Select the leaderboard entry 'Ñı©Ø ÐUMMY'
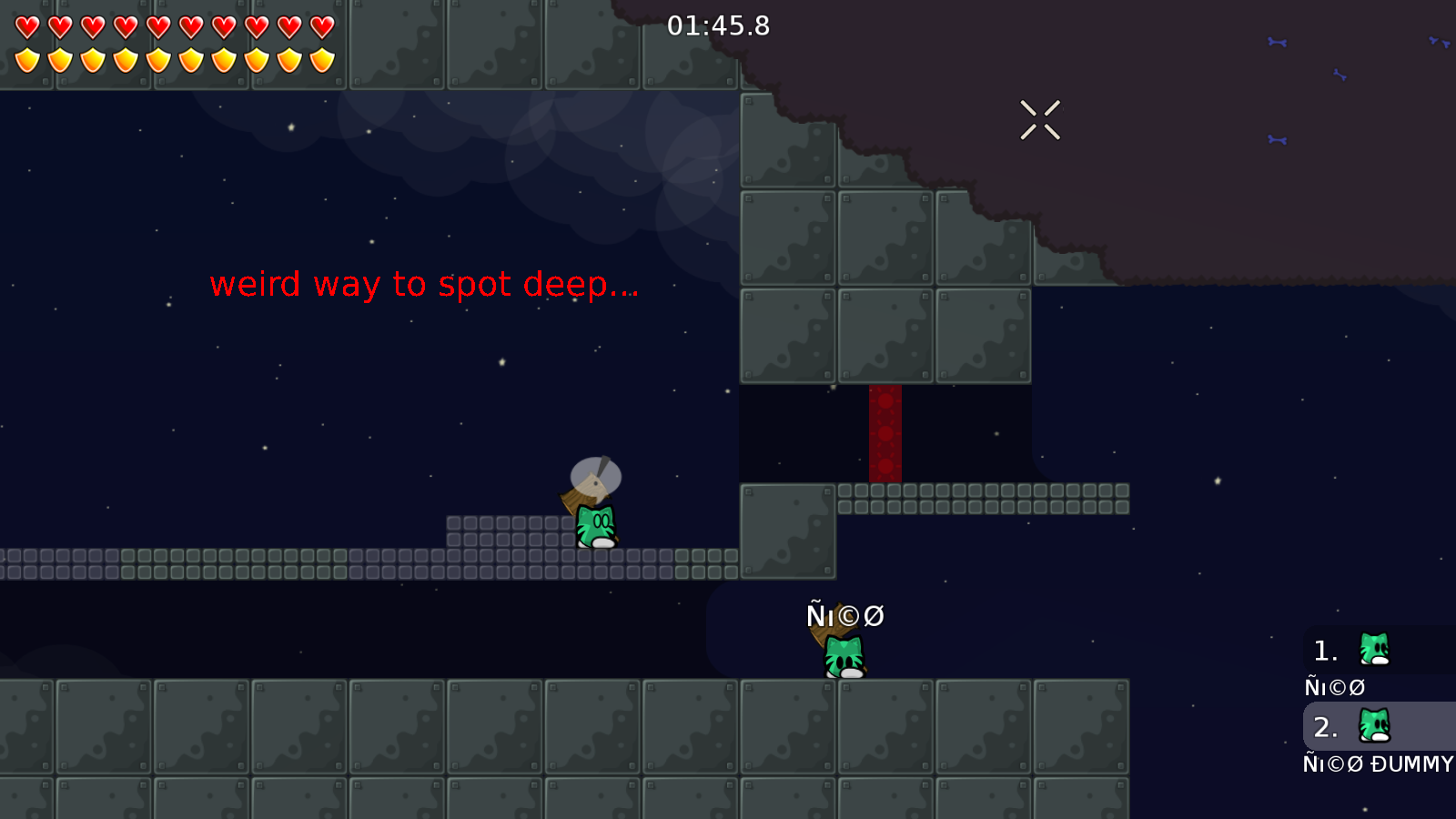Viewport: 1456px width, 819px height. click(1377, 764)
